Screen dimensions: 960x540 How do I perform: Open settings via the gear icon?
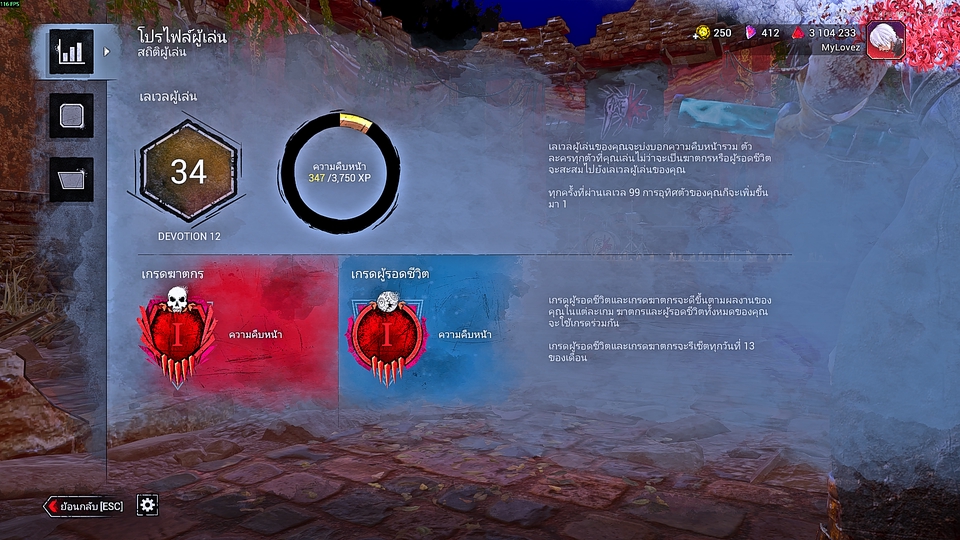[x=147, y=505]
